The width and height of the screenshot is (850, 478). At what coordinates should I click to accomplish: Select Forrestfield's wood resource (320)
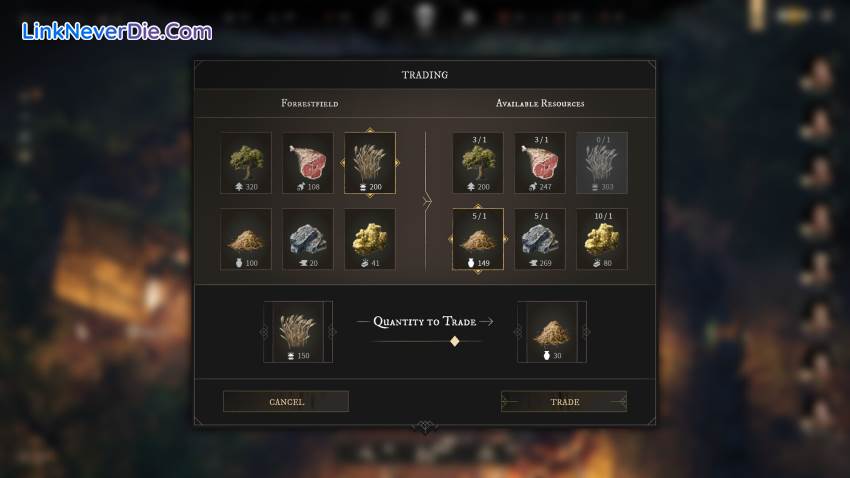246,163
